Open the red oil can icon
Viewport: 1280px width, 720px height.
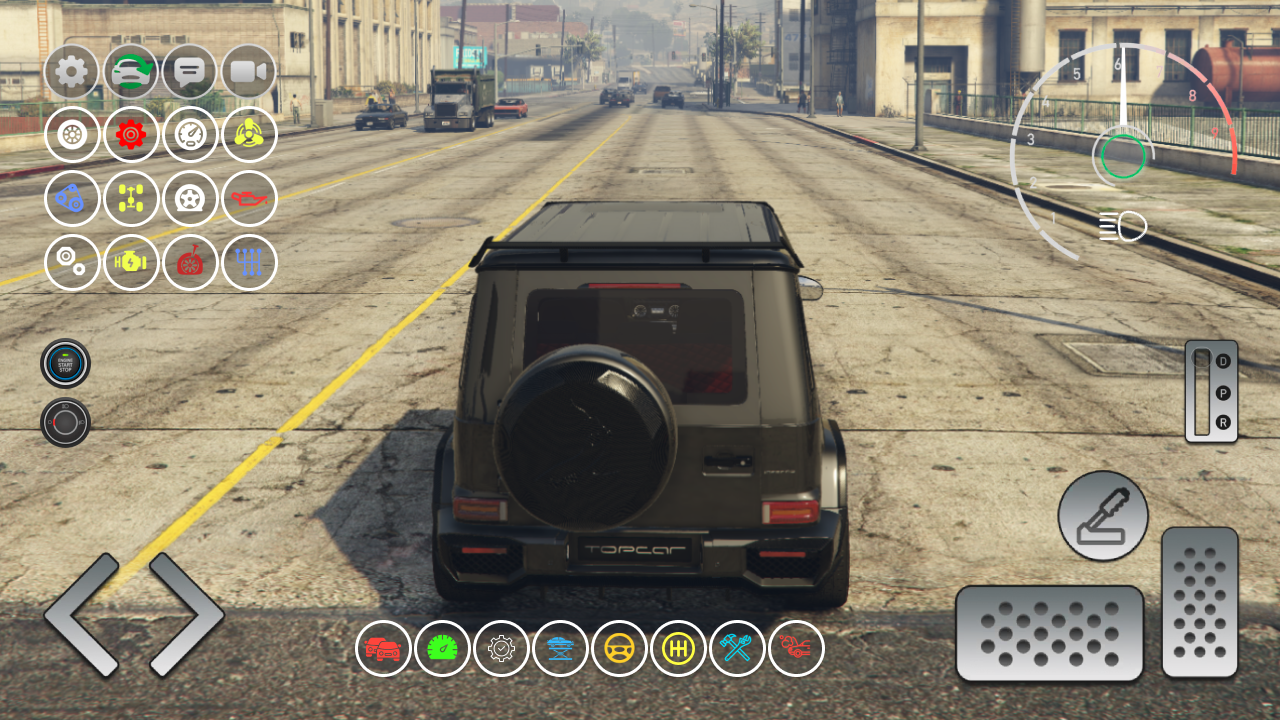tap(249, 199)
